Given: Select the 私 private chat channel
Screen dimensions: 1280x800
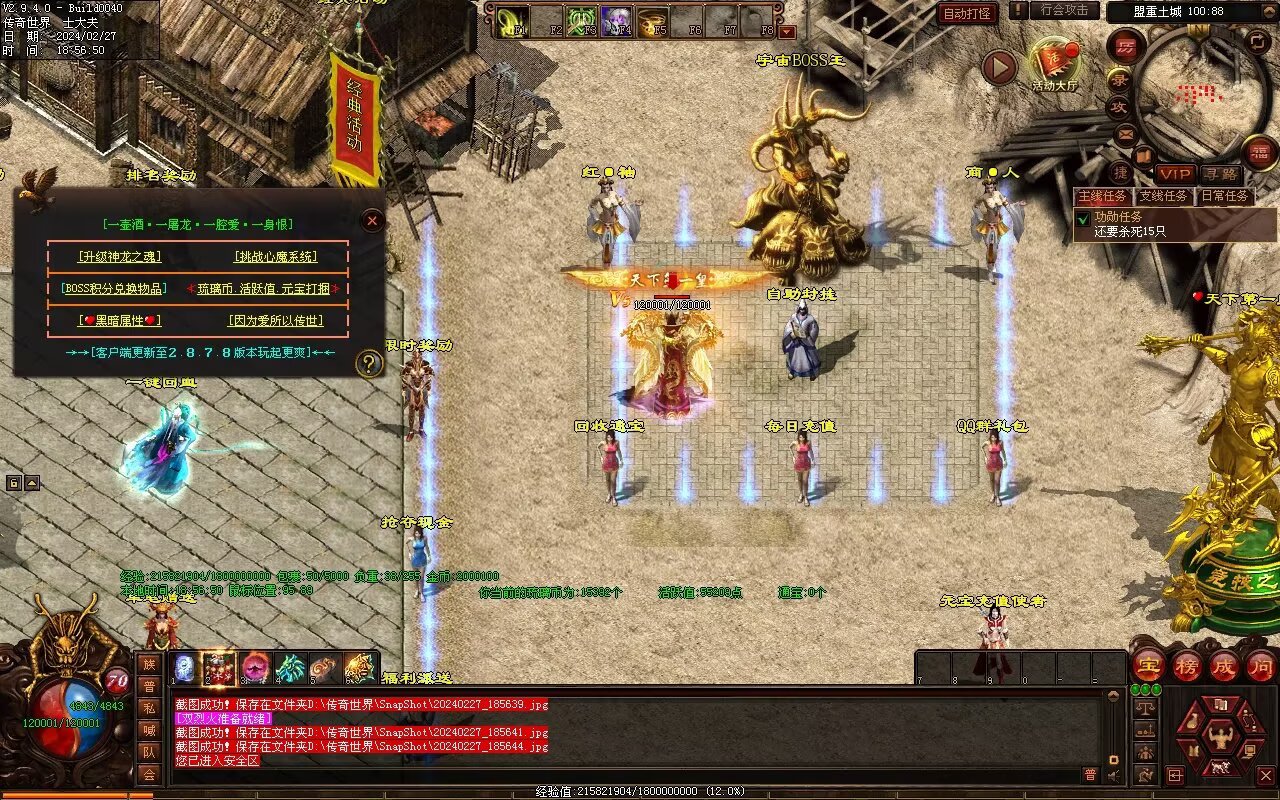Looking at the screenshot, I should (148, 708).
